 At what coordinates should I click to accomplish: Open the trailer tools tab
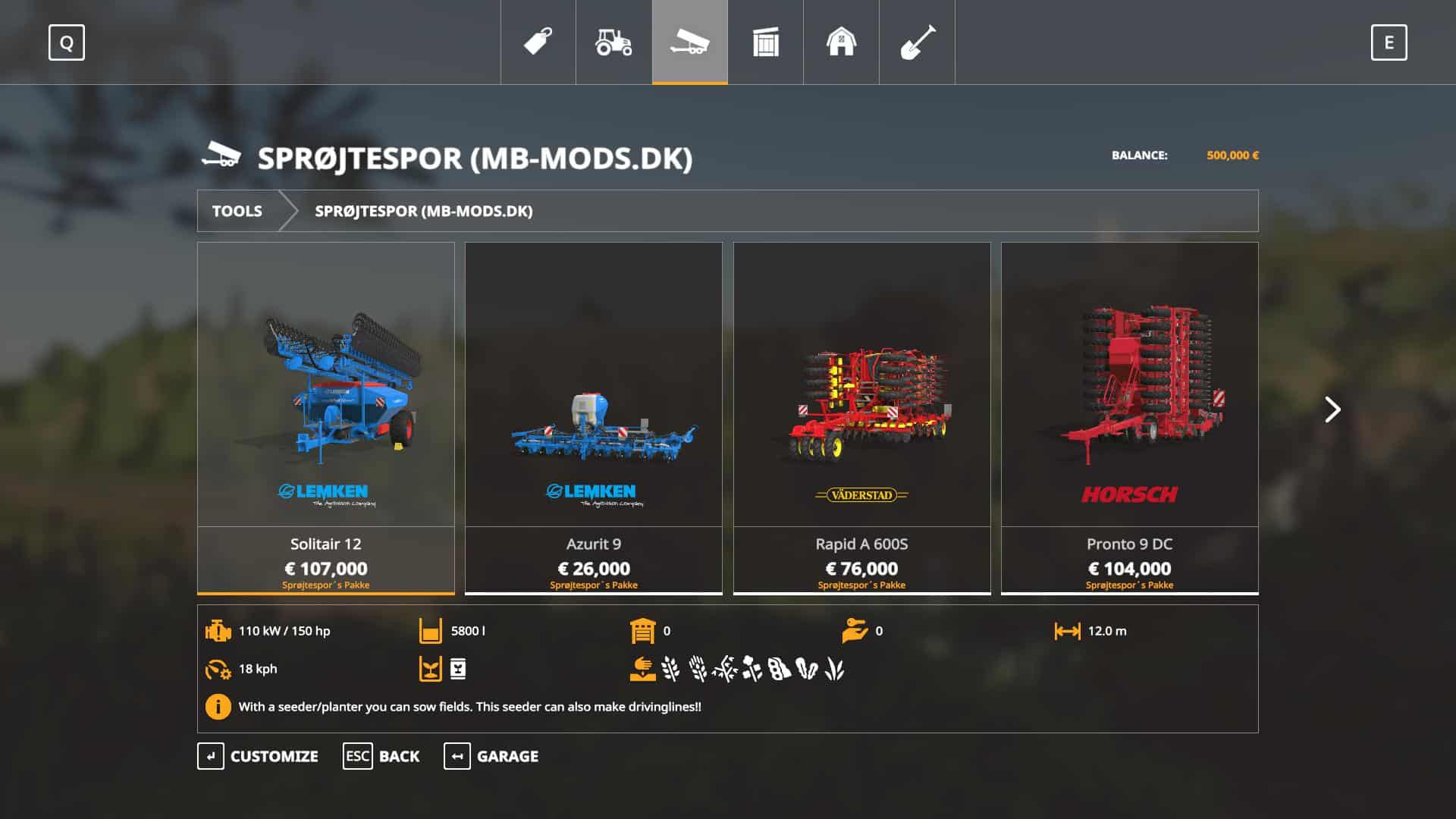pos(690,42)
